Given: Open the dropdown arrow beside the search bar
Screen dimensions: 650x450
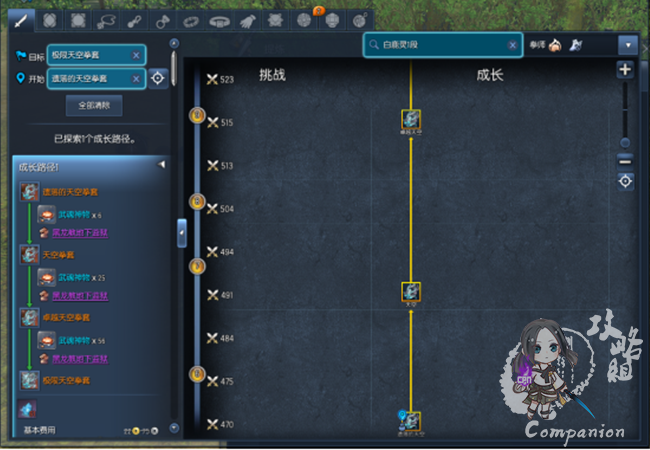Looking at the screenshot, I should 627,45.
